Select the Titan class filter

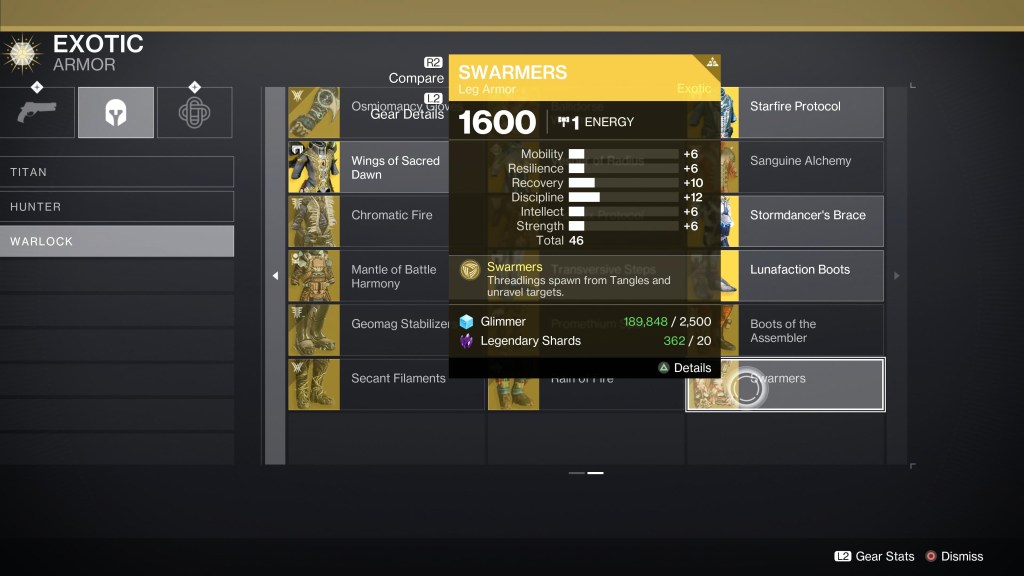[117, 172]
